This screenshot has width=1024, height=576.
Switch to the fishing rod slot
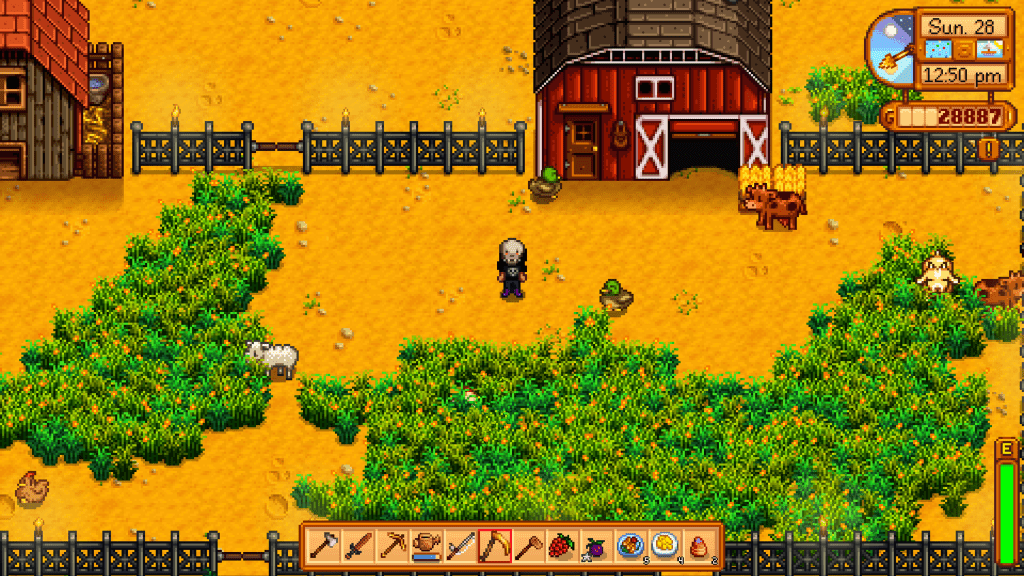460,546
